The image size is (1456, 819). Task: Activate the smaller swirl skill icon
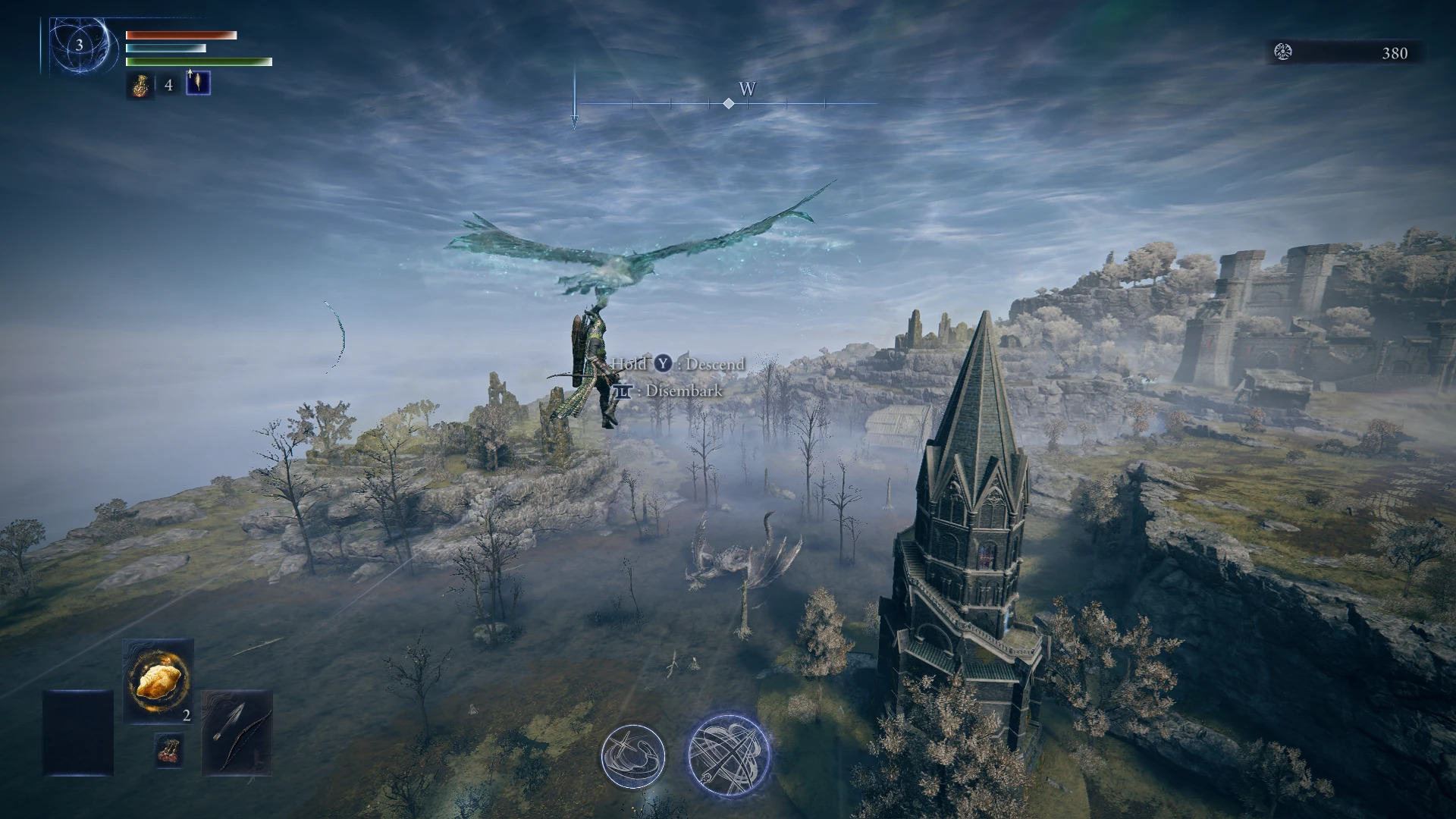632,755
